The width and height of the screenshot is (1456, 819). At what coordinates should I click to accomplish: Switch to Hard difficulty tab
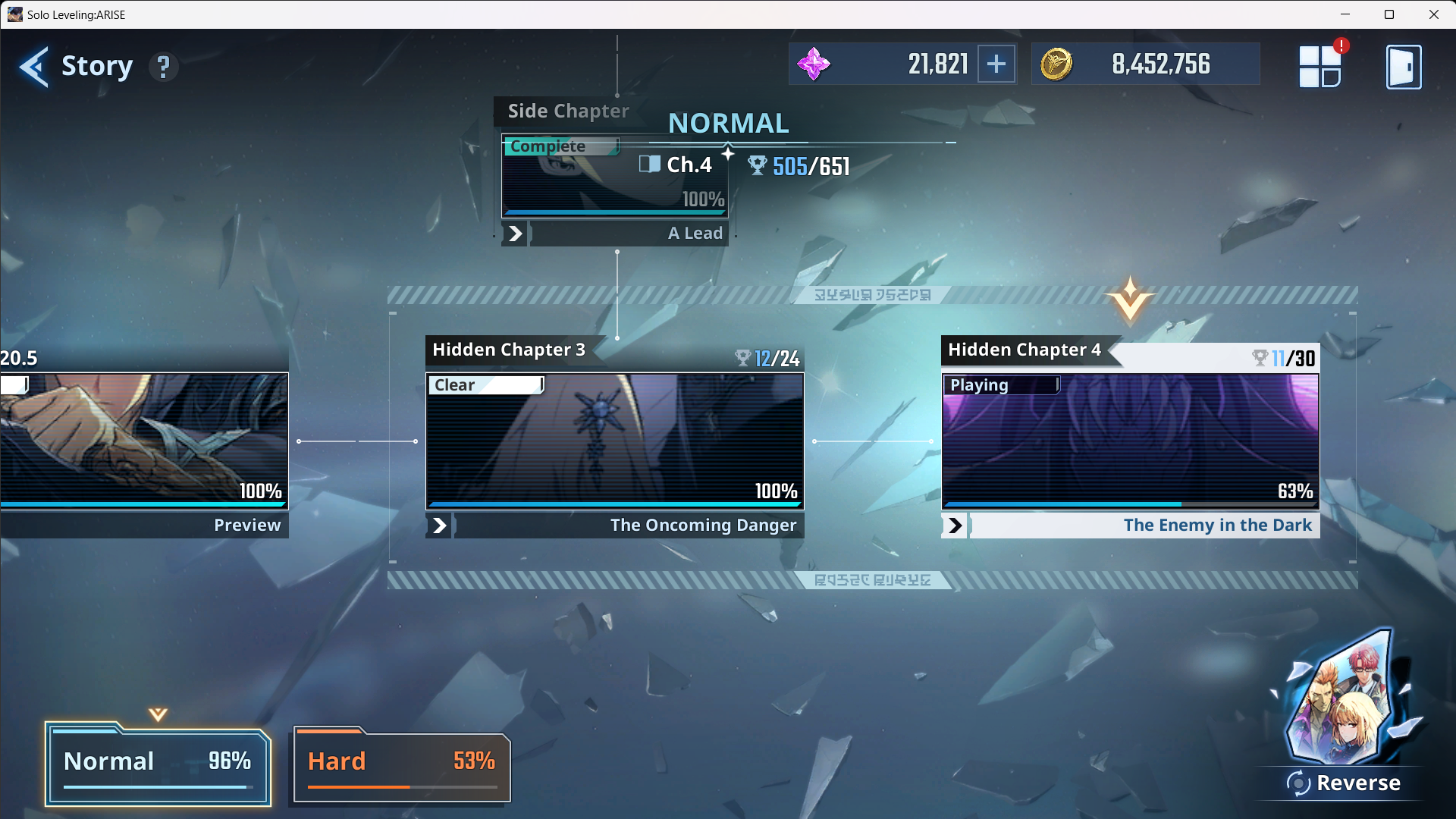[x=402, y=764]
